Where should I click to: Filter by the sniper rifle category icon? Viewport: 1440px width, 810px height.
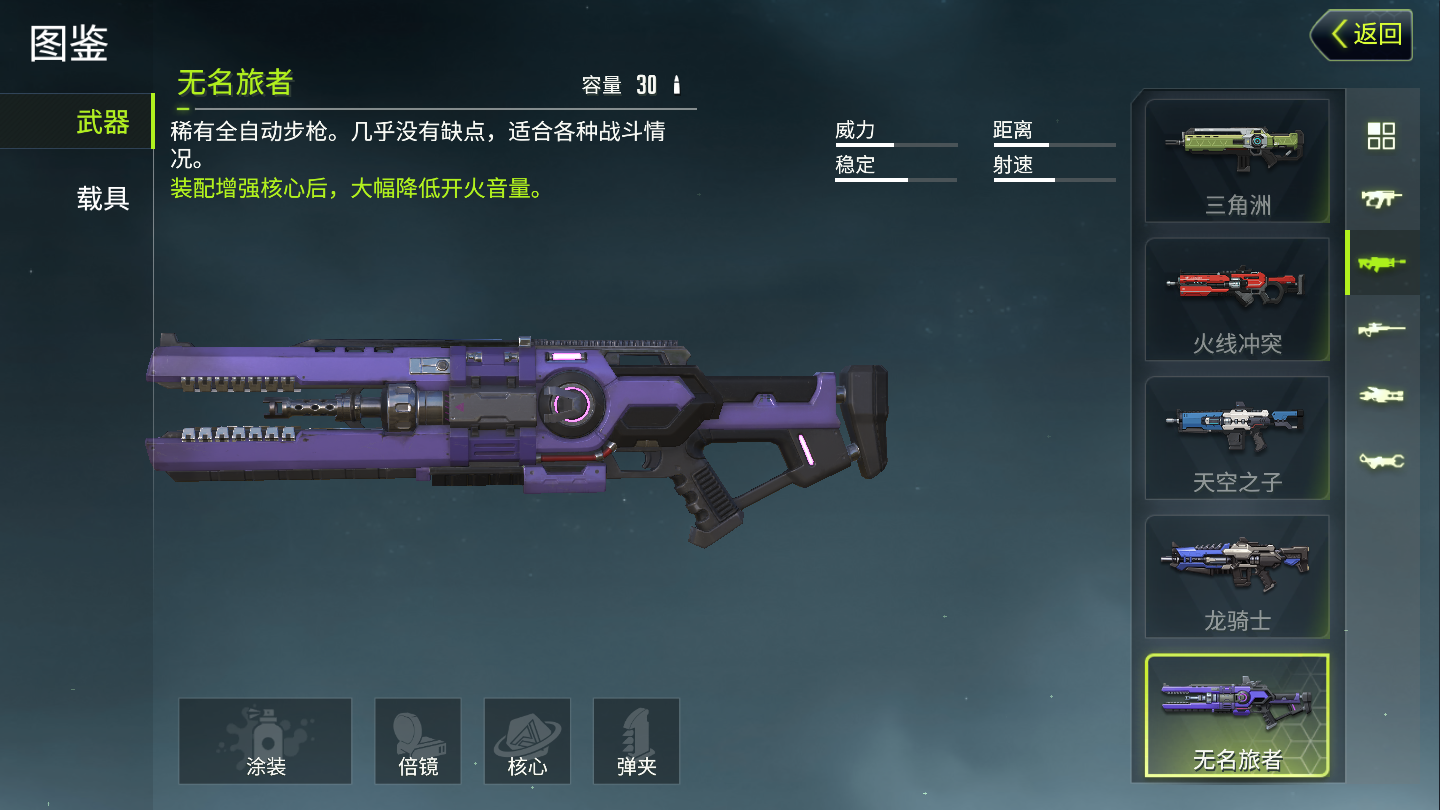pyautogui.click(x=1381, y=329)
